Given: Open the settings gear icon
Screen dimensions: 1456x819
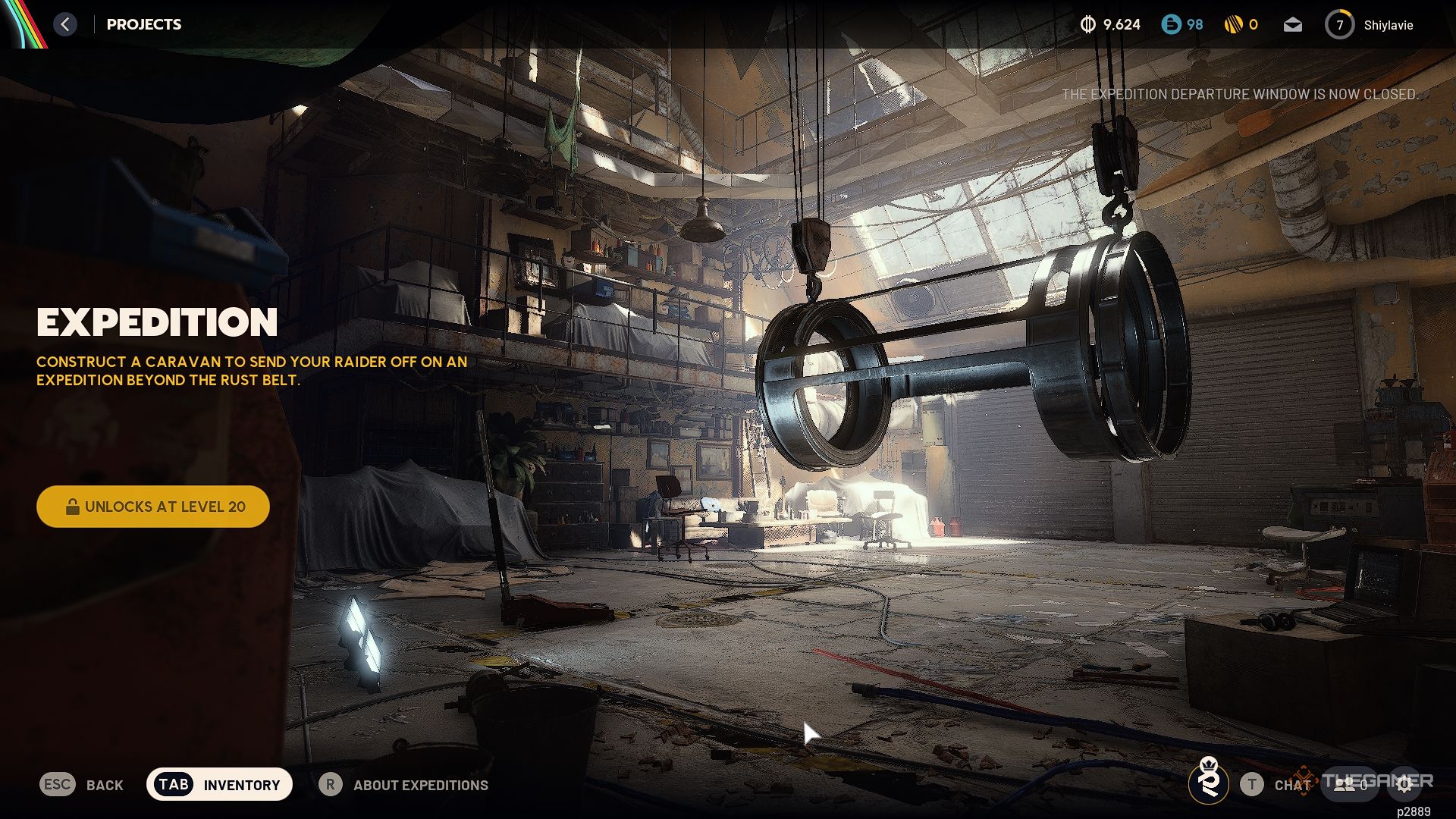Looking at the screenshot, I should click(1404, 785).
